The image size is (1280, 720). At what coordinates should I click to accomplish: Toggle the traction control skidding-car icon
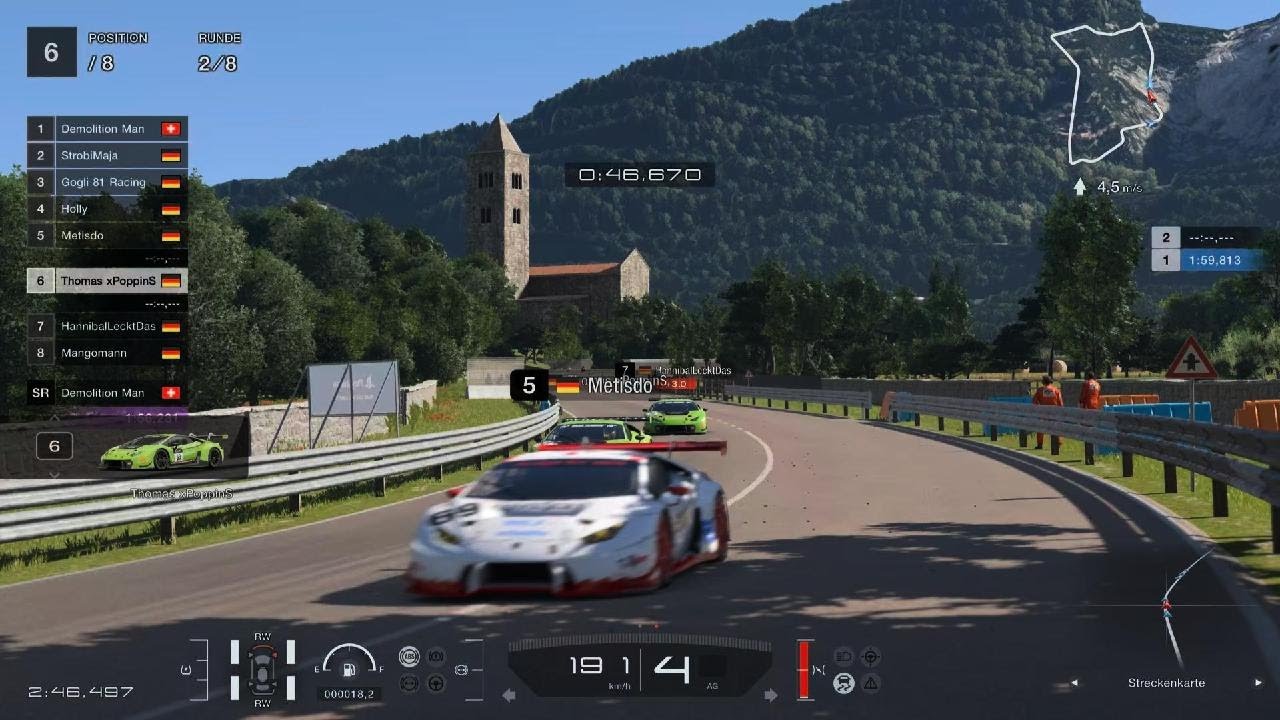[844, 684]
